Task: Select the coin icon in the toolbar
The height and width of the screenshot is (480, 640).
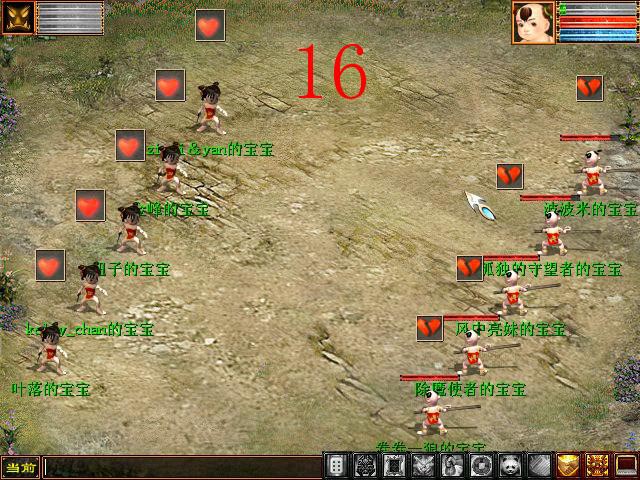Action: pyautogui.click(x=482, y=466)
